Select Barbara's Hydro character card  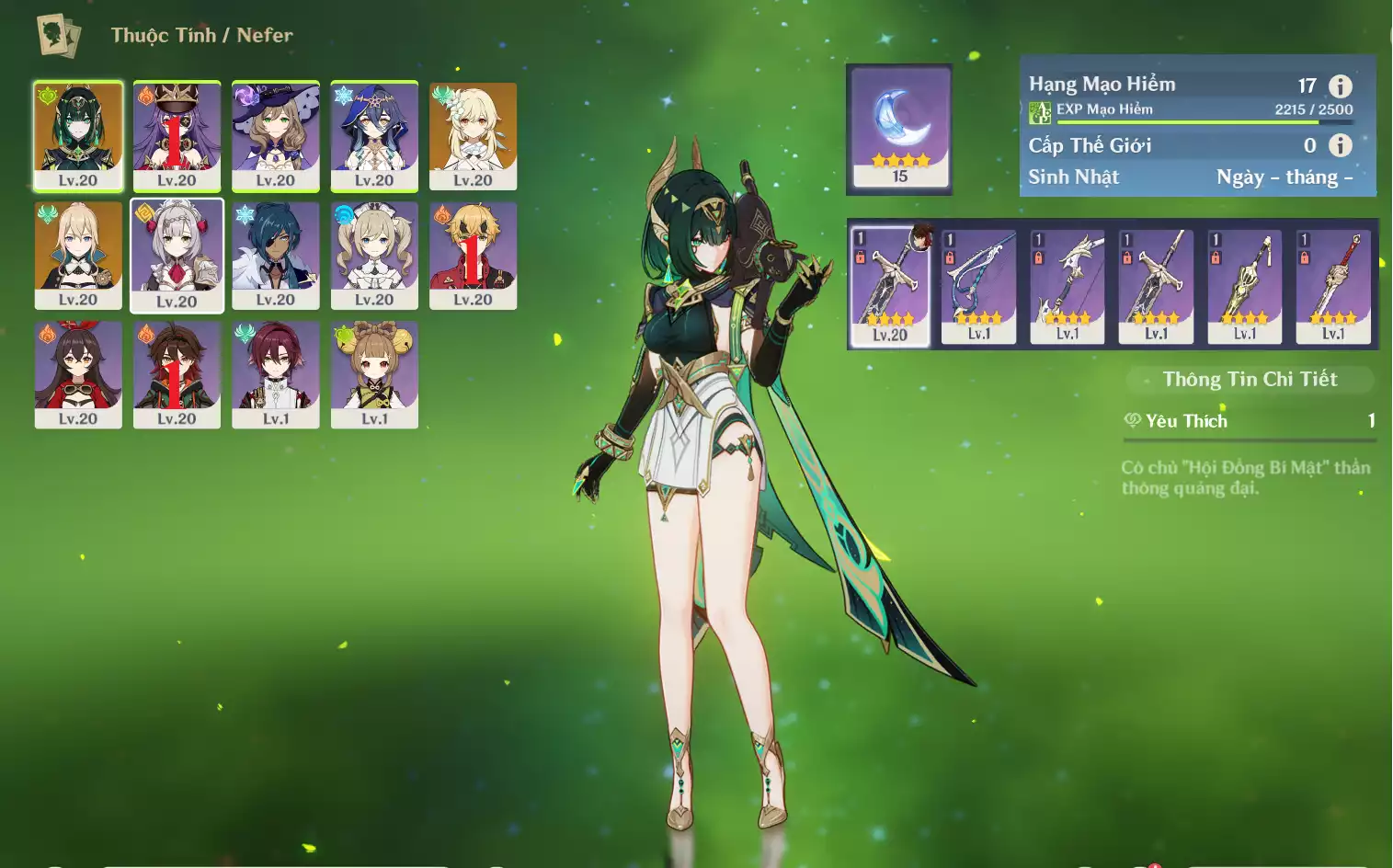[x=374, y=255]
